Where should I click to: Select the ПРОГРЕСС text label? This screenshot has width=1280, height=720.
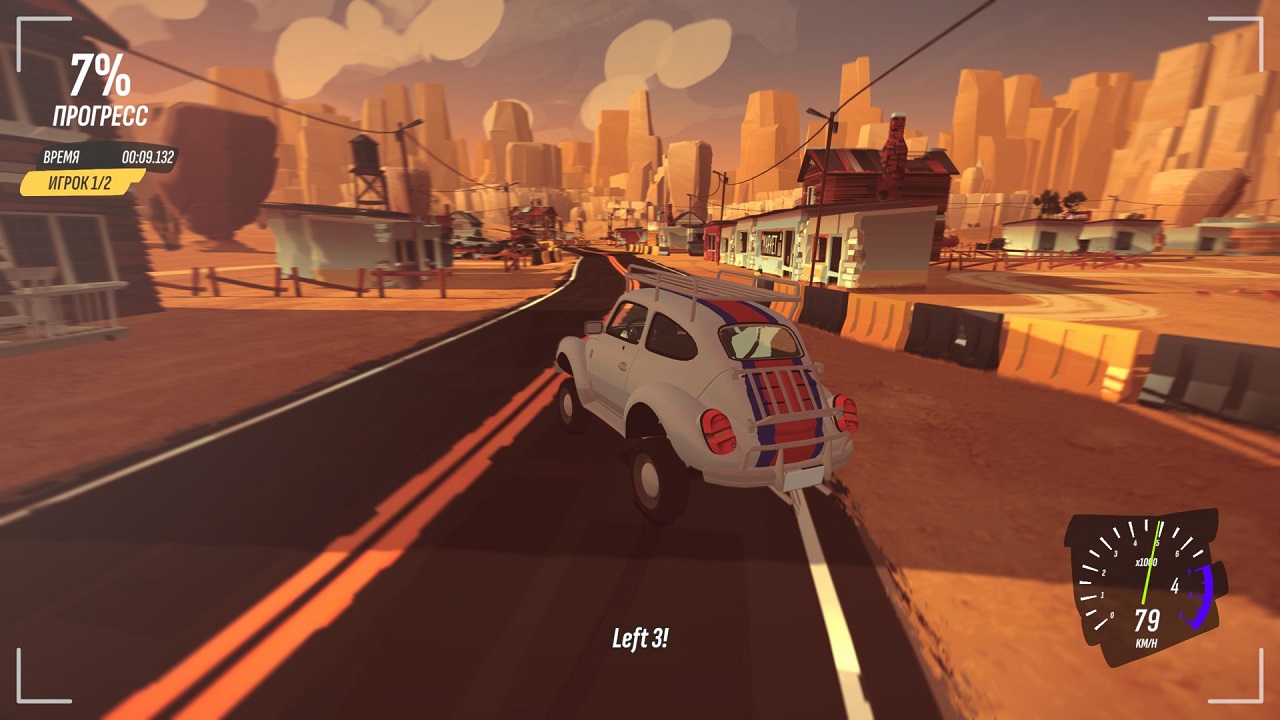coord(101,112)
